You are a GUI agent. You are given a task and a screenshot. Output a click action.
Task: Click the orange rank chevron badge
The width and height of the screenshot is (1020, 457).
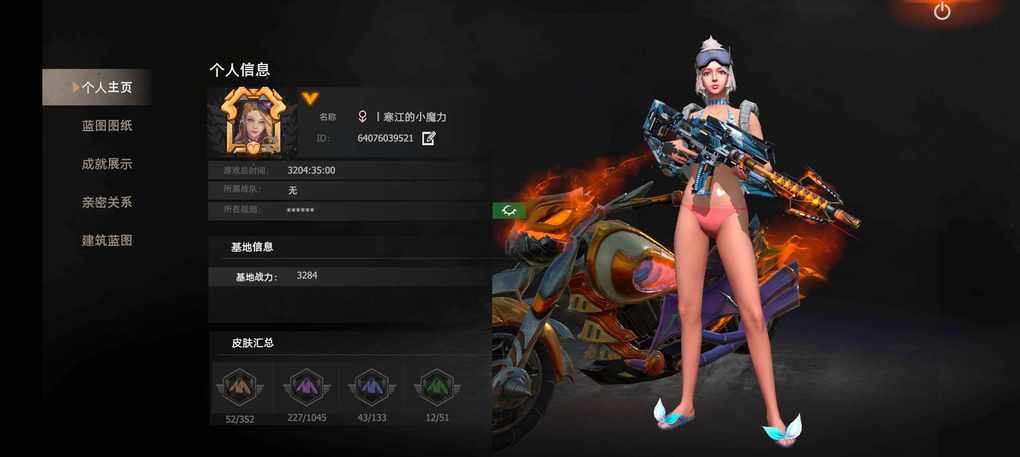coord(310,98)
